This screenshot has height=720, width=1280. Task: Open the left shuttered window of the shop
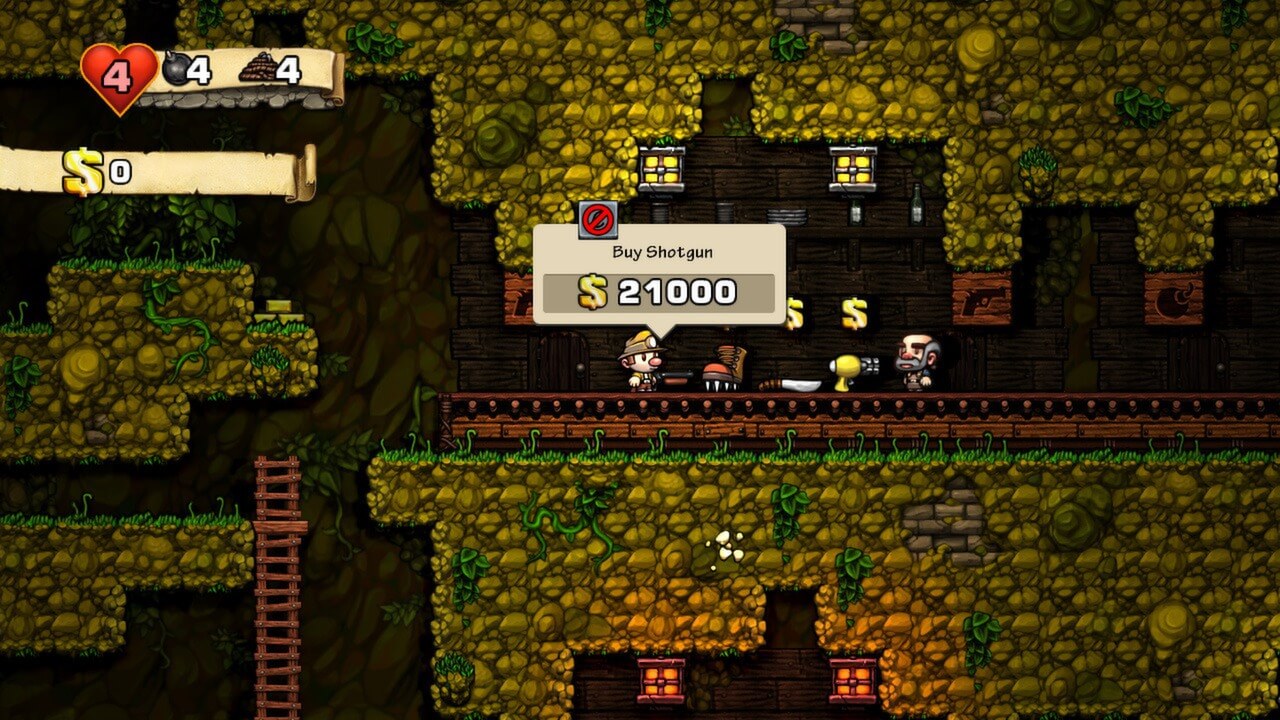662,165
